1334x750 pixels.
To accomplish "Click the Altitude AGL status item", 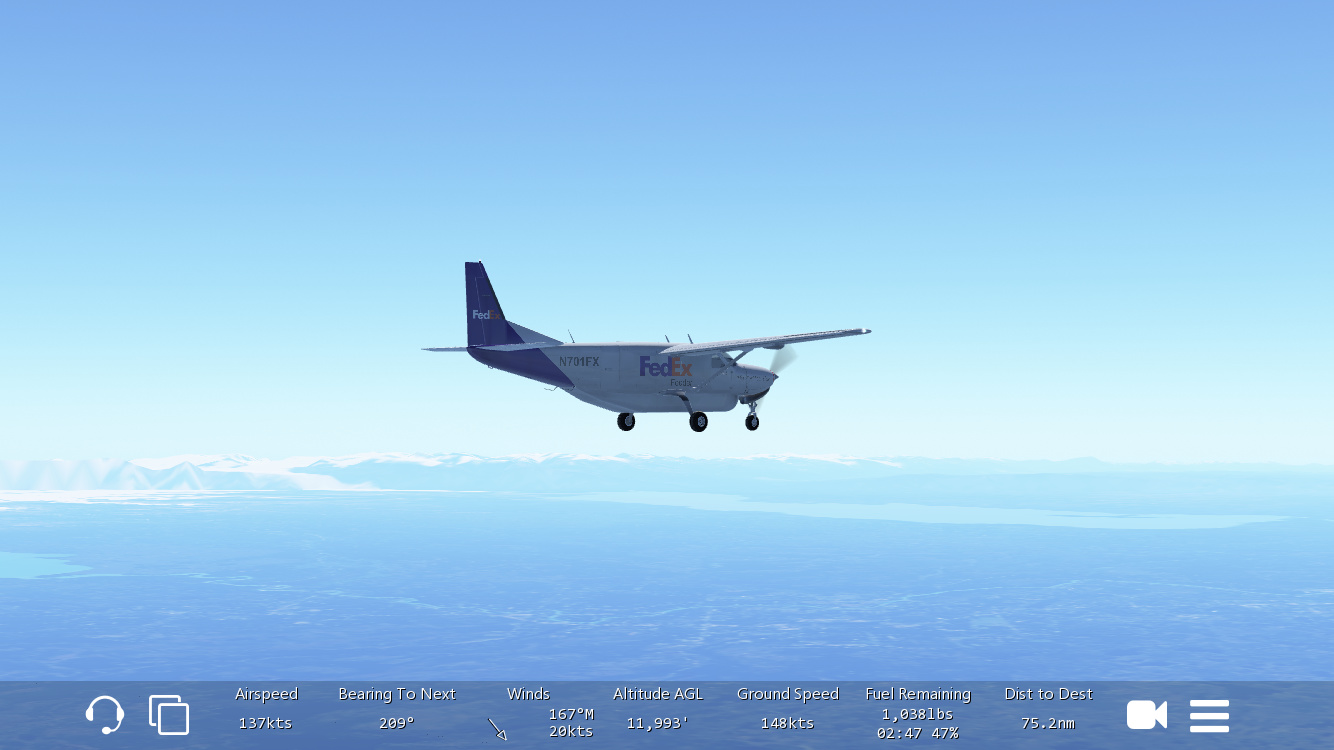I will coord(657,709).
